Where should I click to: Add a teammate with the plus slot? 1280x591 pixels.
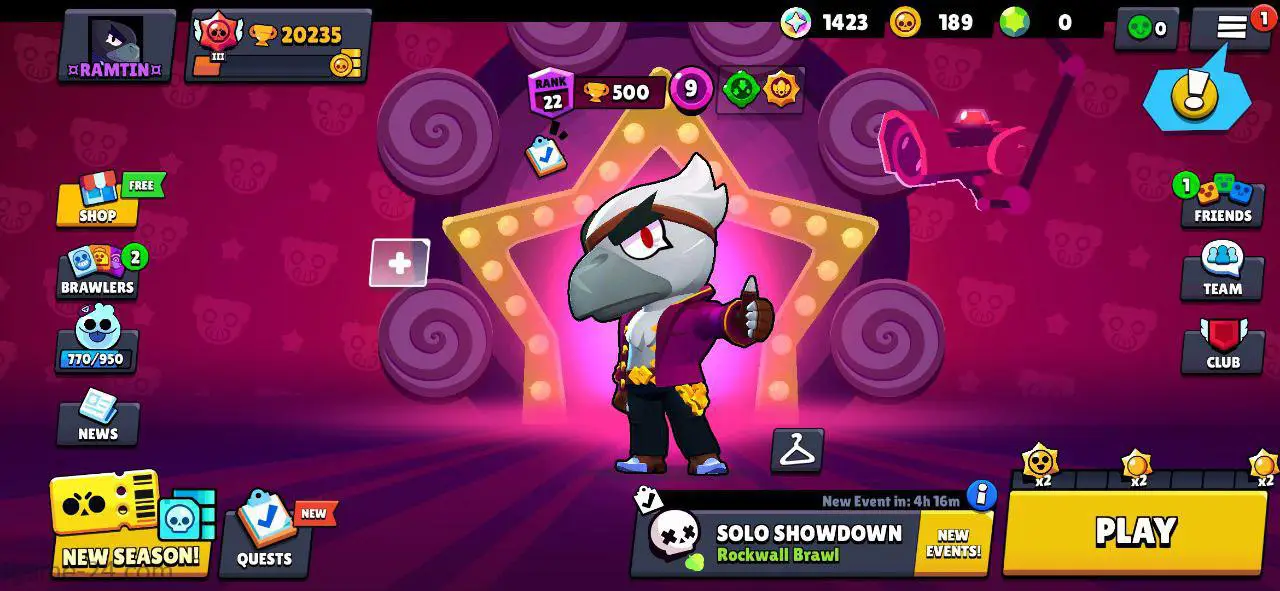point(399,263)
